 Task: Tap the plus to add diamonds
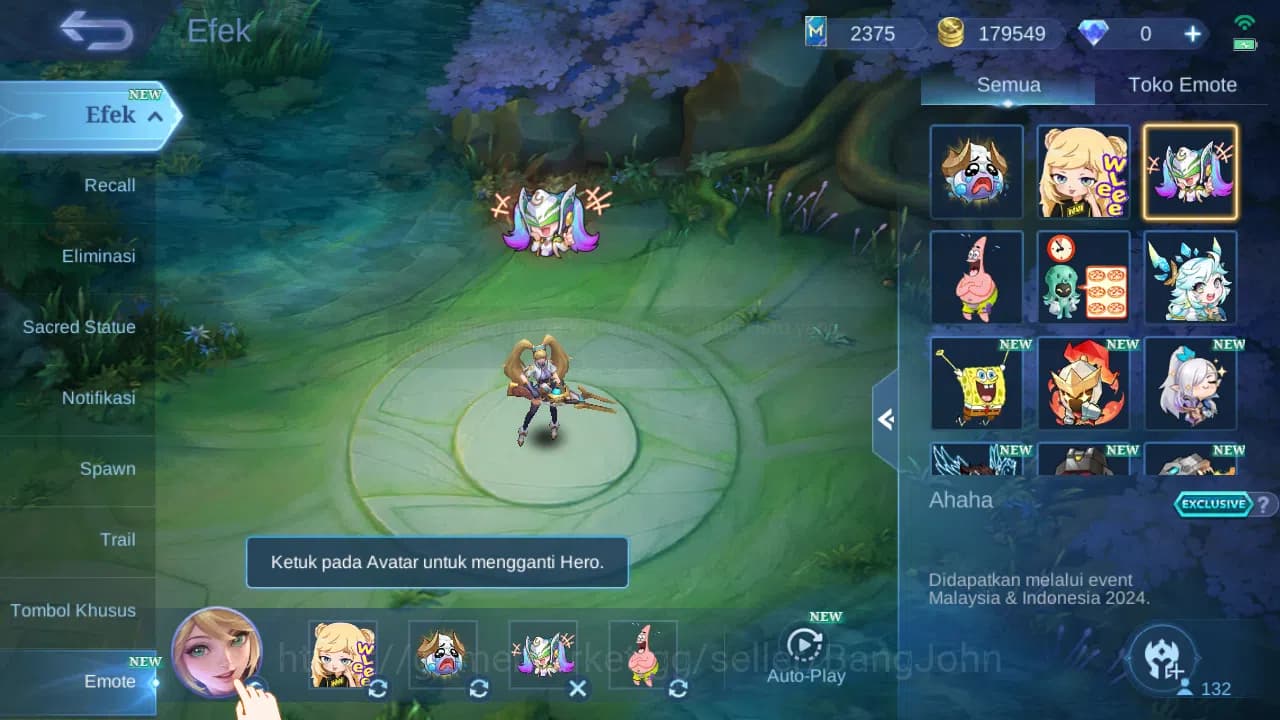point(1192,33)
